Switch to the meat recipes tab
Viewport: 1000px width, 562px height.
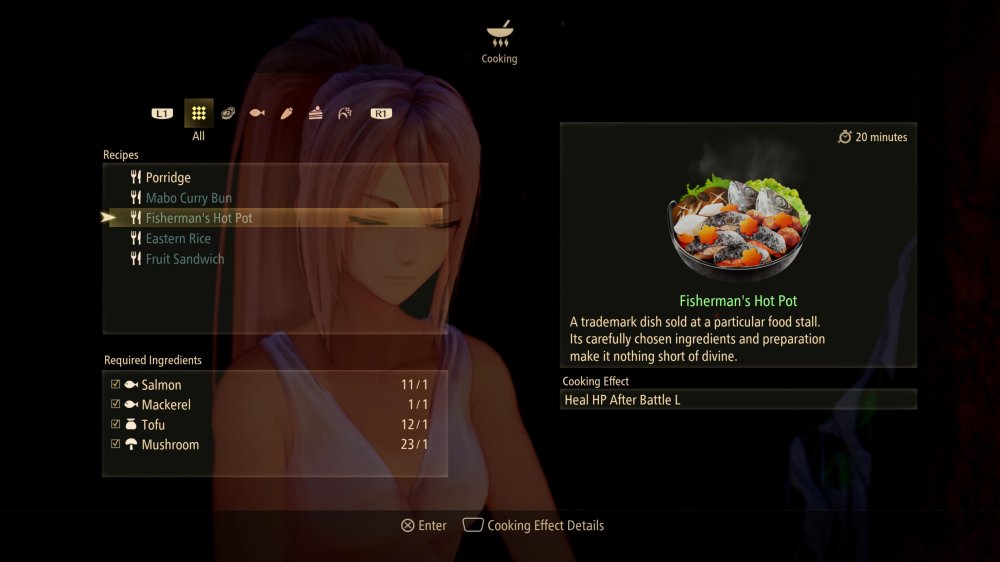point(228,113)
